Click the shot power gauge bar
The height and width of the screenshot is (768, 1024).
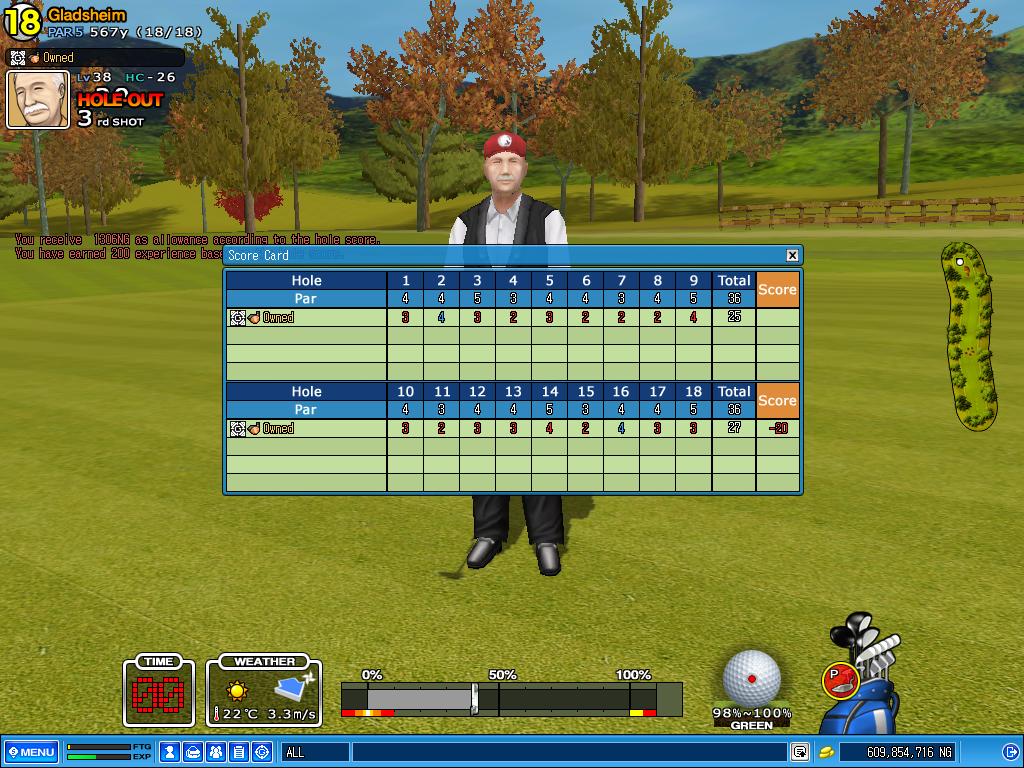point(510,698)
